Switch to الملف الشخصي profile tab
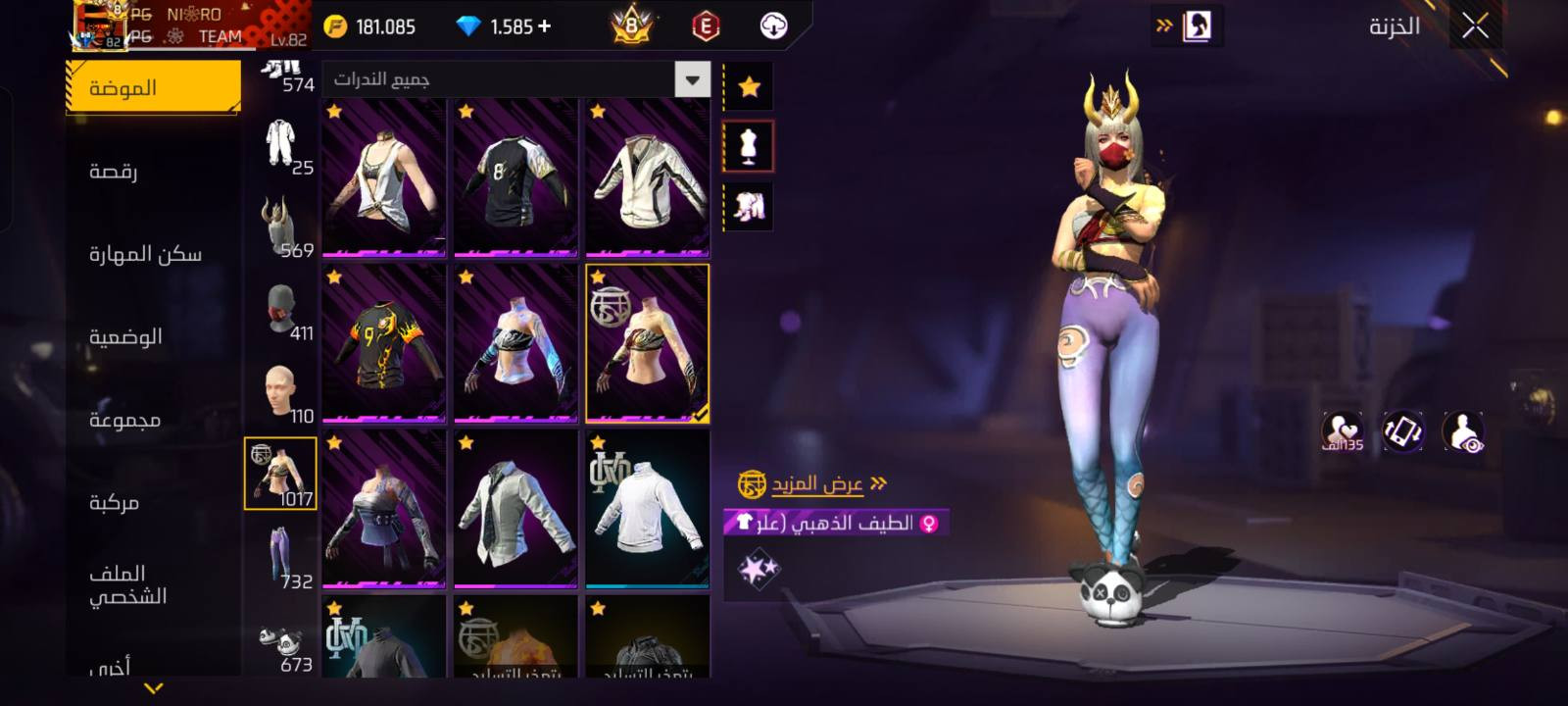Viewport: 1568px width, 706px height. (127, 584)
